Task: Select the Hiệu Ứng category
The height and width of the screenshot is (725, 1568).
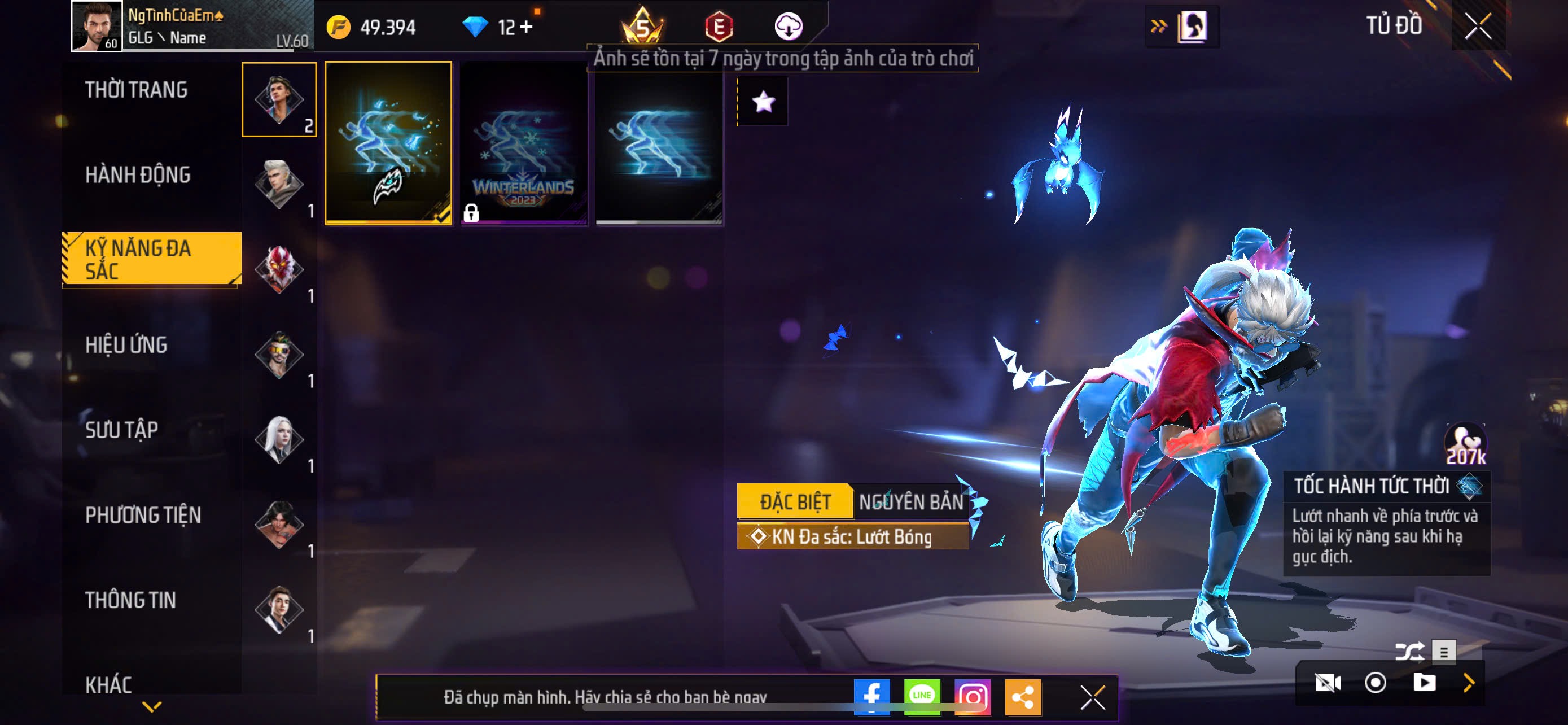Action: pos(126,345)
